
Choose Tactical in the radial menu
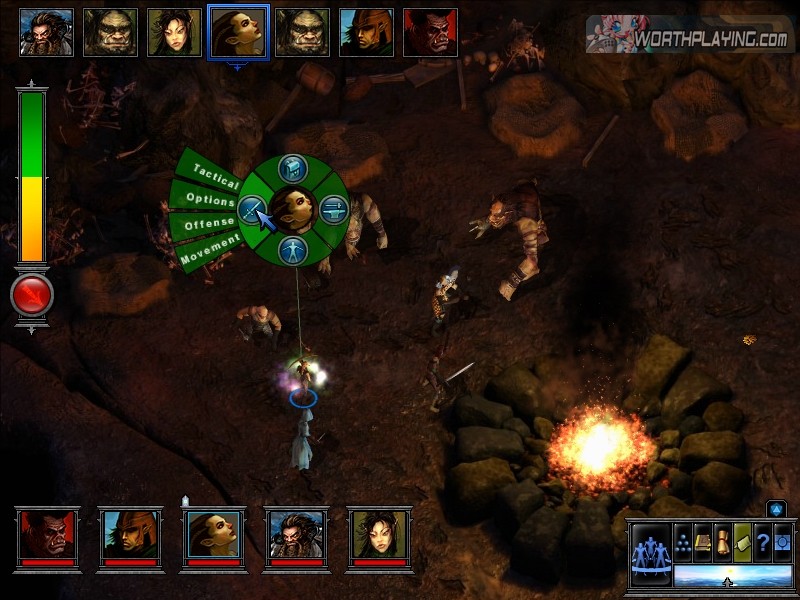click(x=213, y=174)
